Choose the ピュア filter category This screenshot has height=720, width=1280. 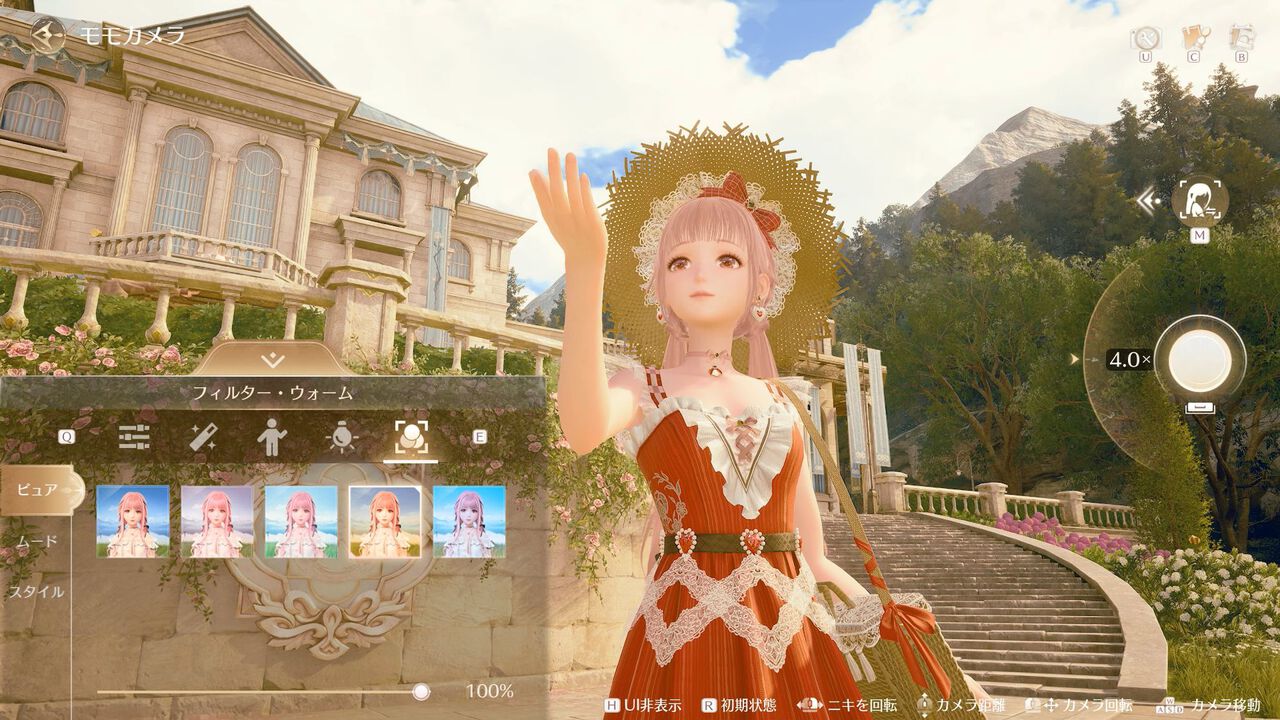coord(37,490)
